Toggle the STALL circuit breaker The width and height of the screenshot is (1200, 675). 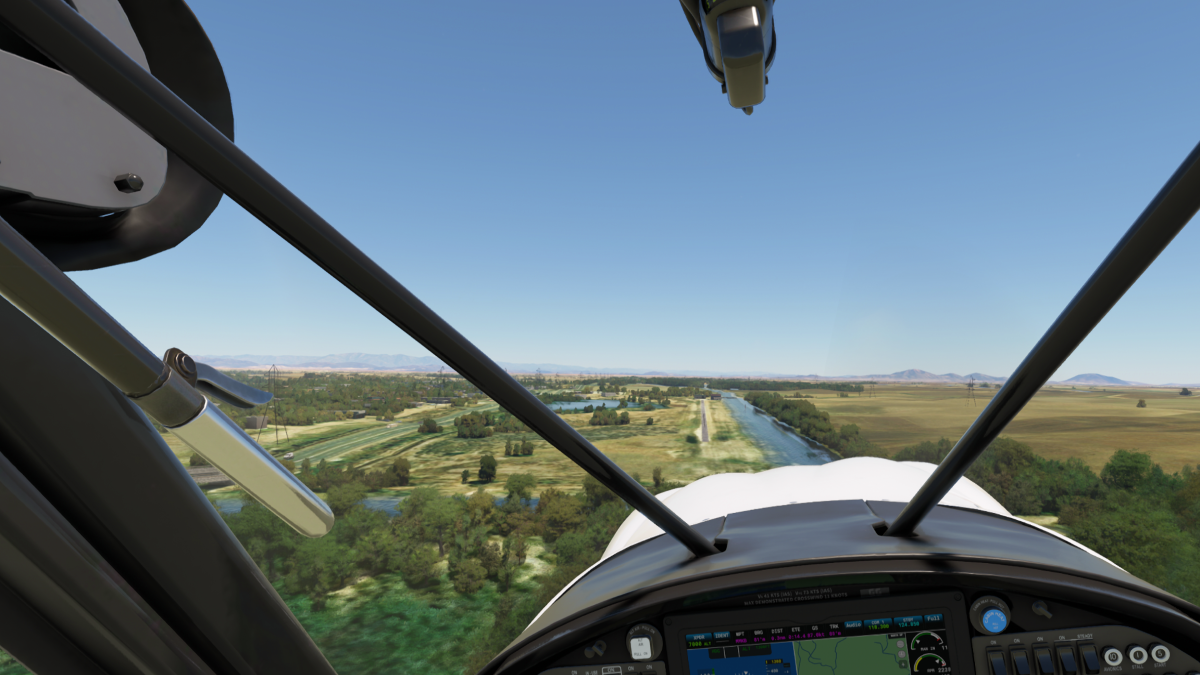[1137, 655]
